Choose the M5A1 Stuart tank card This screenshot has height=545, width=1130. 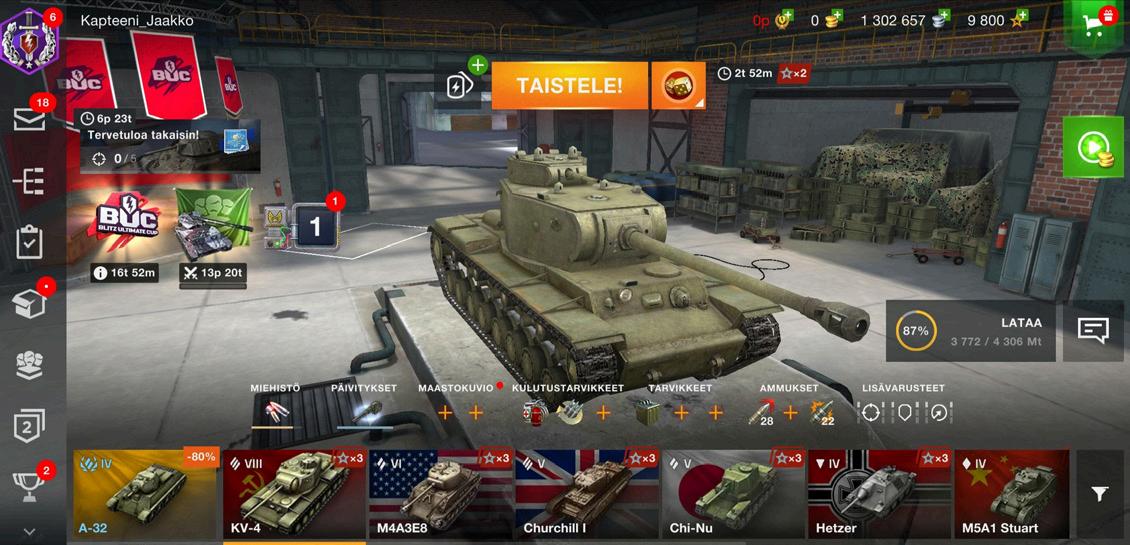[1011, 494]
